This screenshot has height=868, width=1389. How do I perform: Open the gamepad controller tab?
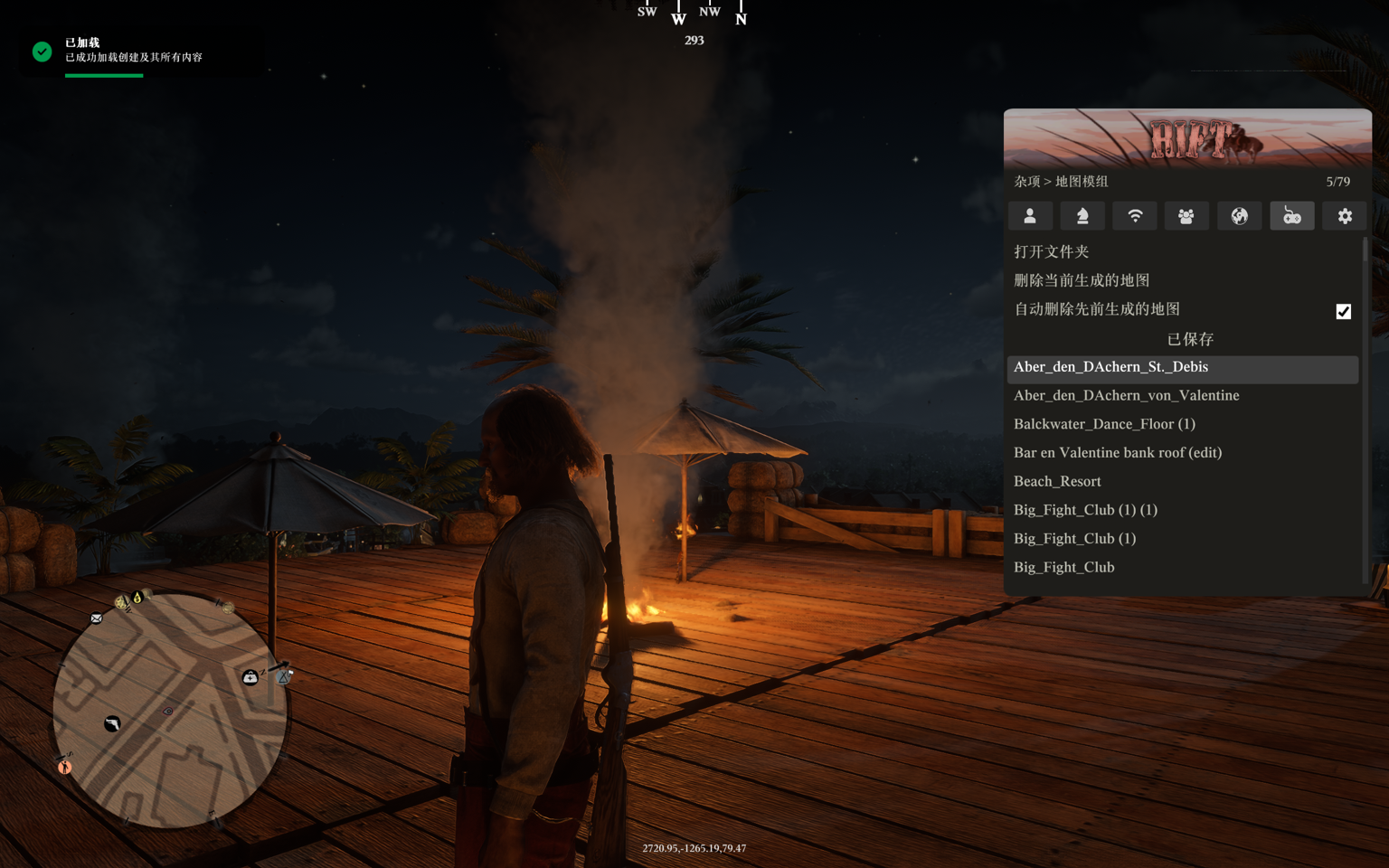click(x=1292, y=216)
